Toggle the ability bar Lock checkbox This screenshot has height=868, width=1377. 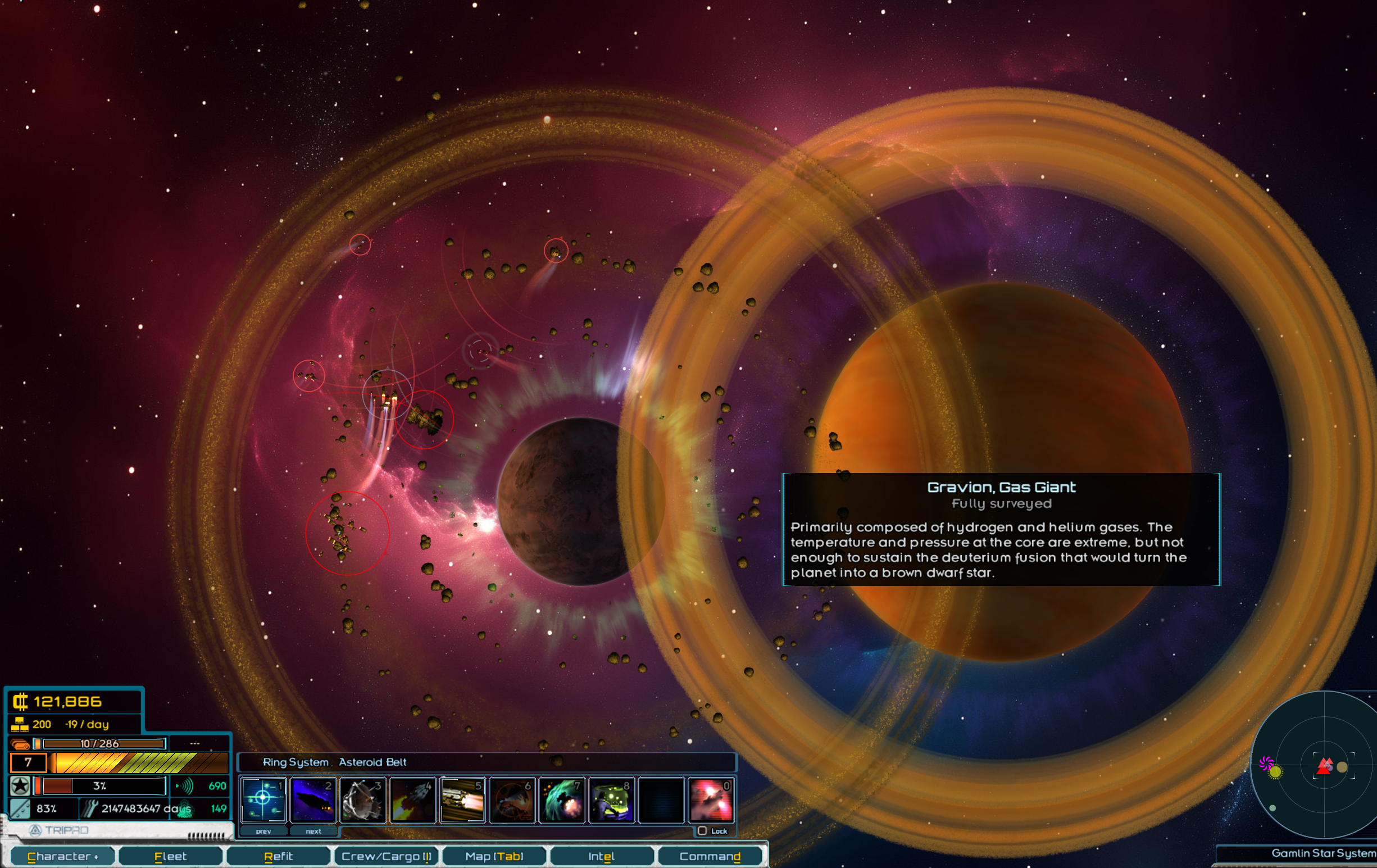702,831
